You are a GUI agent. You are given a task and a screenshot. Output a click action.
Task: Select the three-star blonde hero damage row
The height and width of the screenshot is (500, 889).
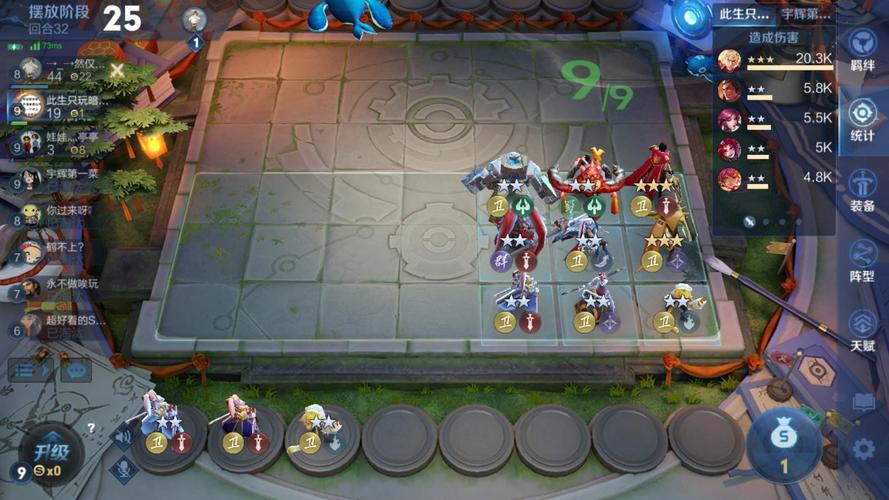[x=775, y=60]
